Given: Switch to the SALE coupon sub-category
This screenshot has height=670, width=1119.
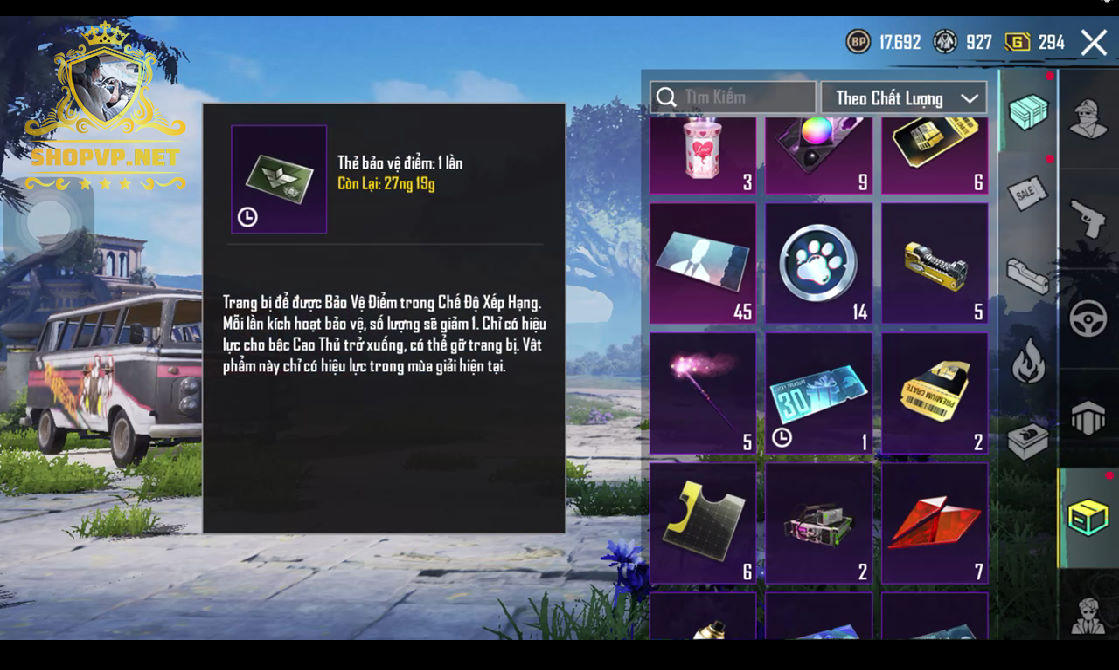Looking at the screenshot, I should click(1027, 192).
